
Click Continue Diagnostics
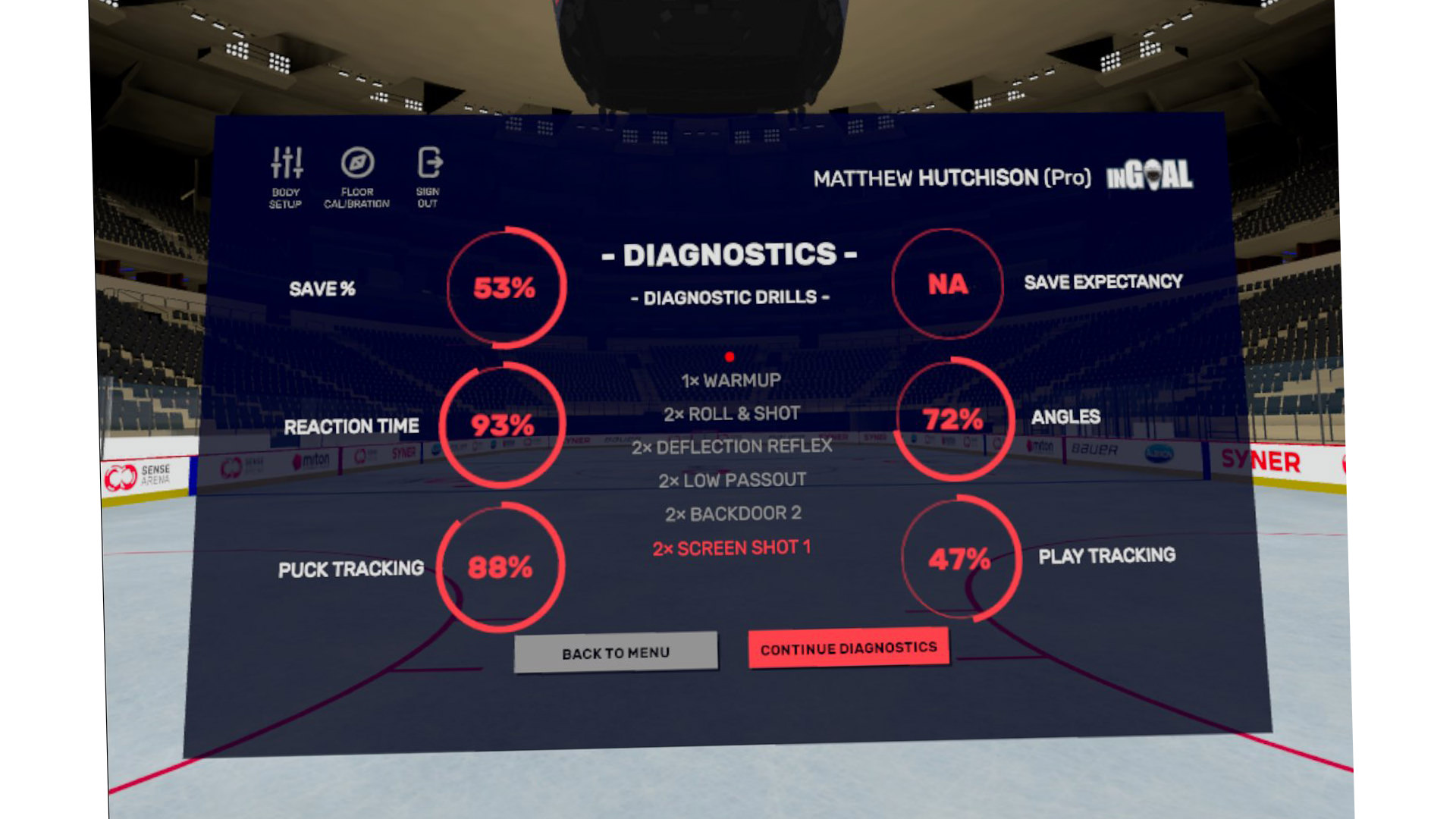849,648
